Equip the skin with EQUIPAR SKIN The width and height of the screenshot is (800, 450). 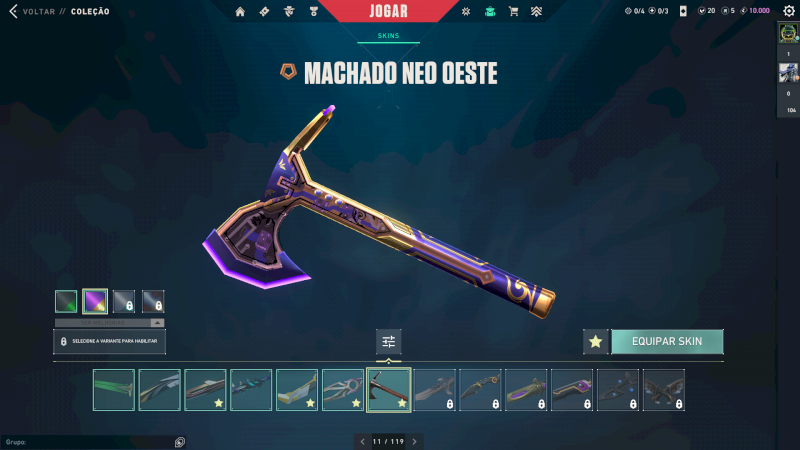667,341
